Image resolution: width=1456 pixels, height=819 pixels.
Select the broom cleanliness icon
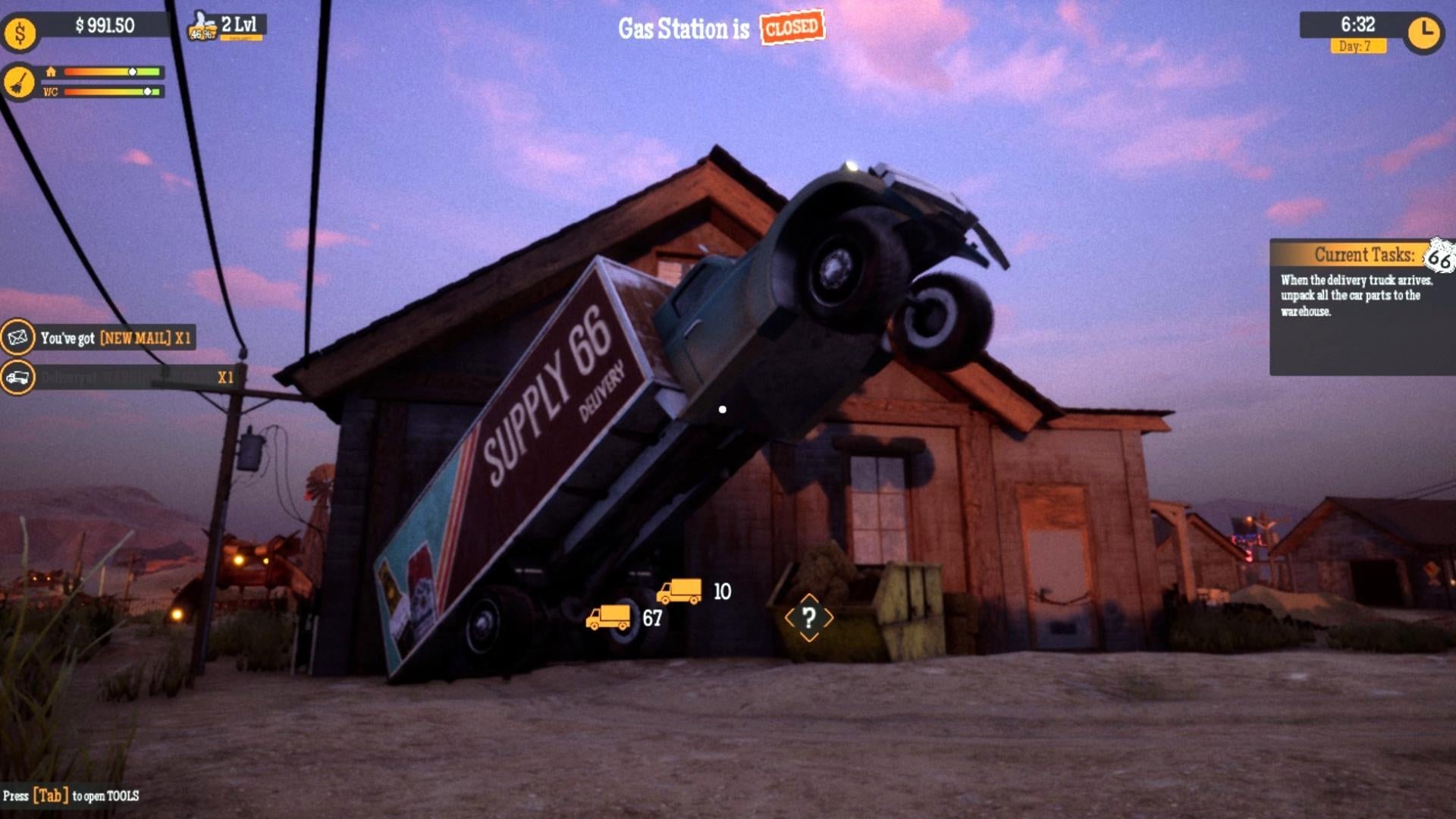pos(20,82)
